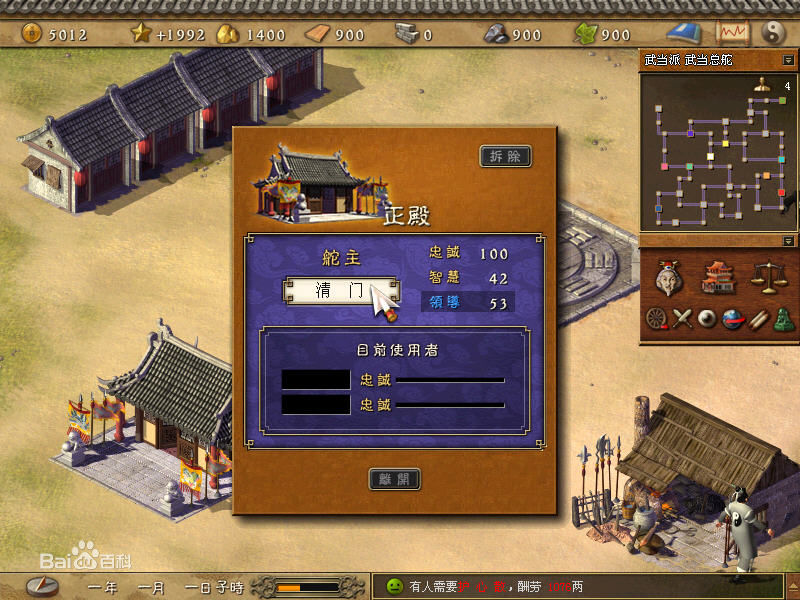Open the blue globe icon
The image size is (800, 600).
(733, 319)
